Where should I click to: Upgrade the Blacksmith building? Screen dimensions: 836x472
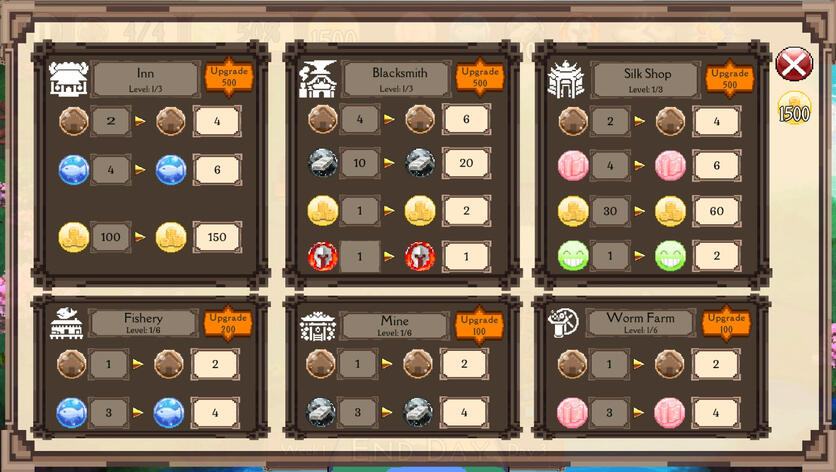479,77
